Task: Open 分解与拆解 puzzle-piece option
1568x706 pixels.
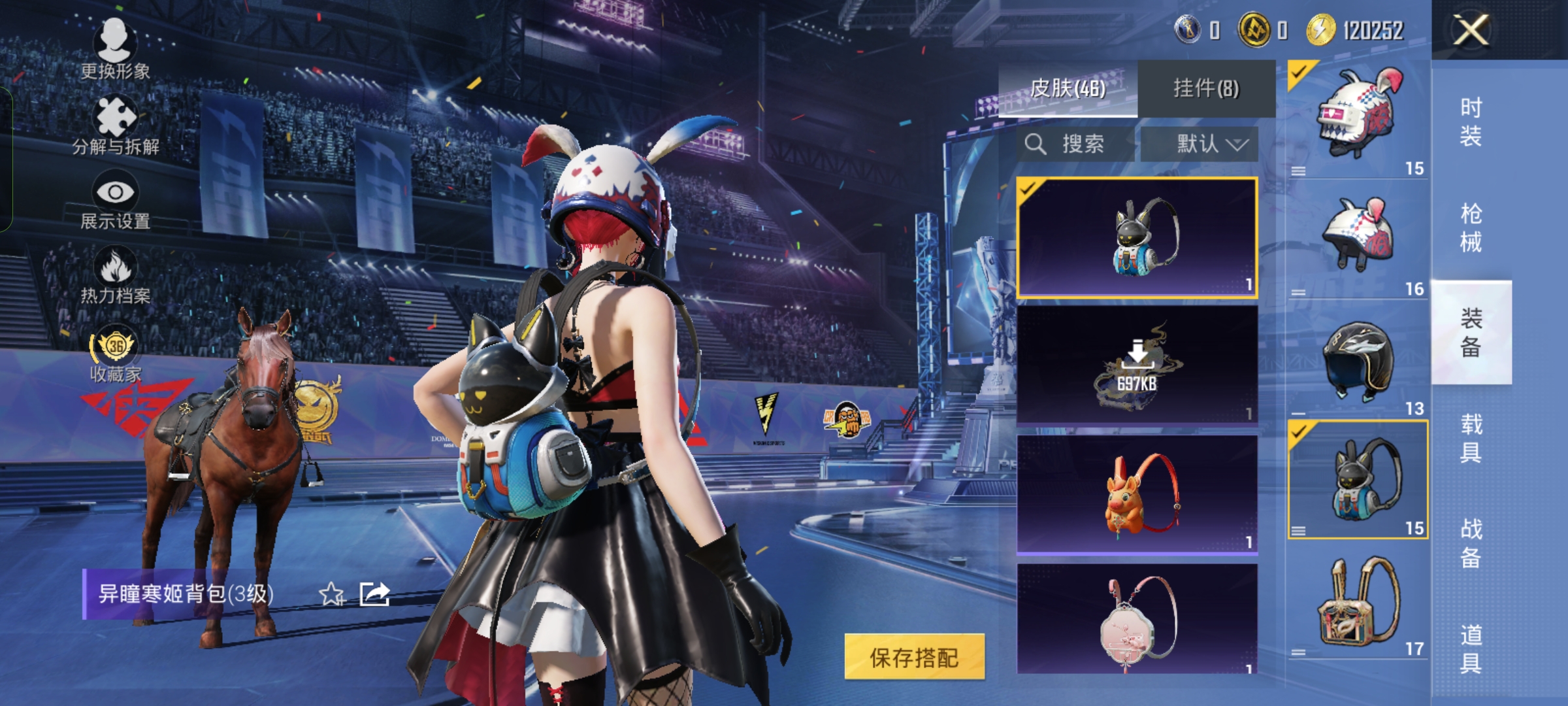Action: [116, 126]
